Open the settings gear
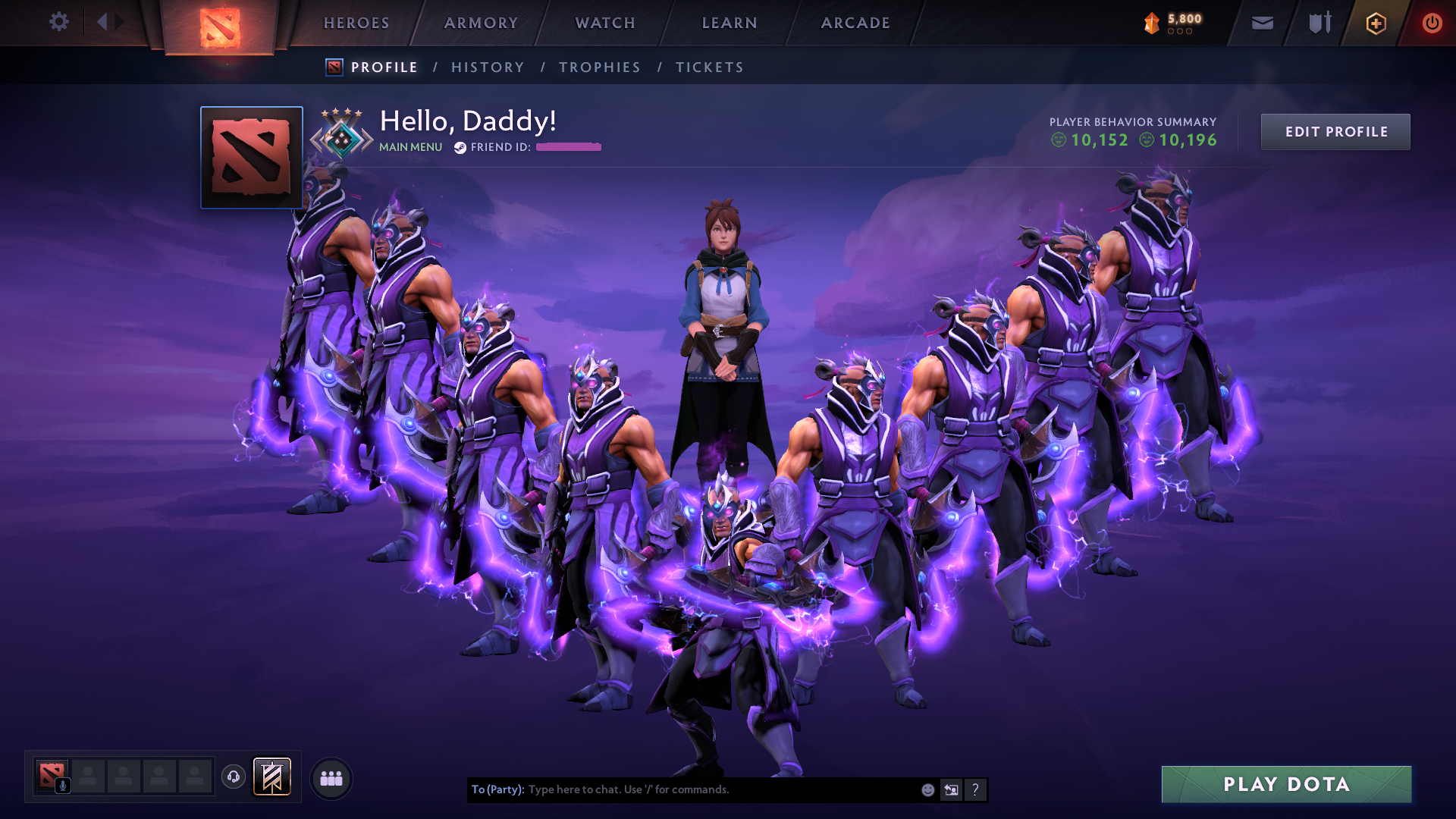The width and height of the screenshot is (1456, 819). point(59,22)
